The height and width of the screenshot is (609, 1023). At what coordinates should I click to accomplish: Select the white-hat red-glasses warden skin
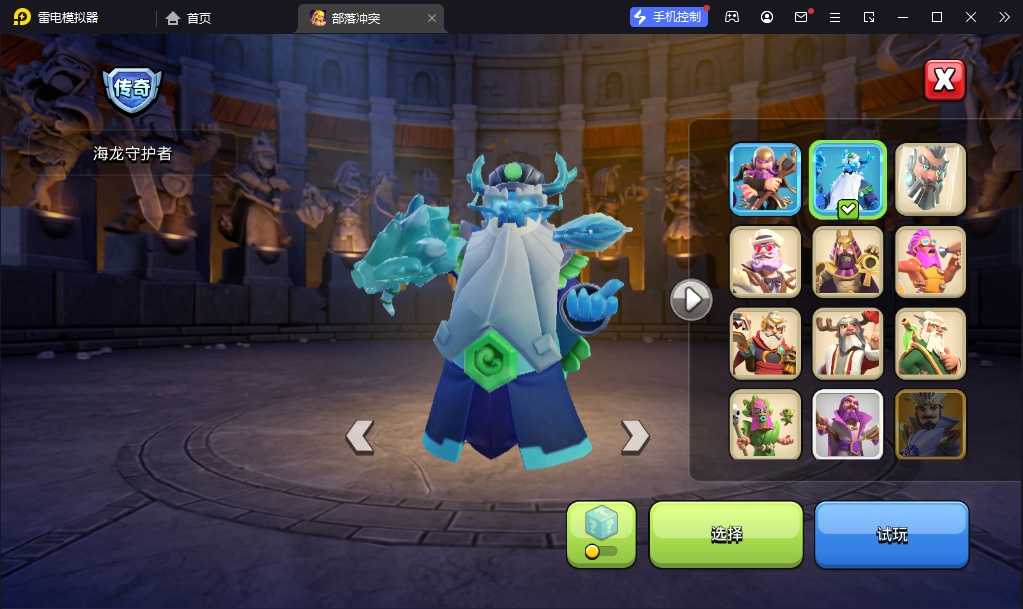coord(765,262)
